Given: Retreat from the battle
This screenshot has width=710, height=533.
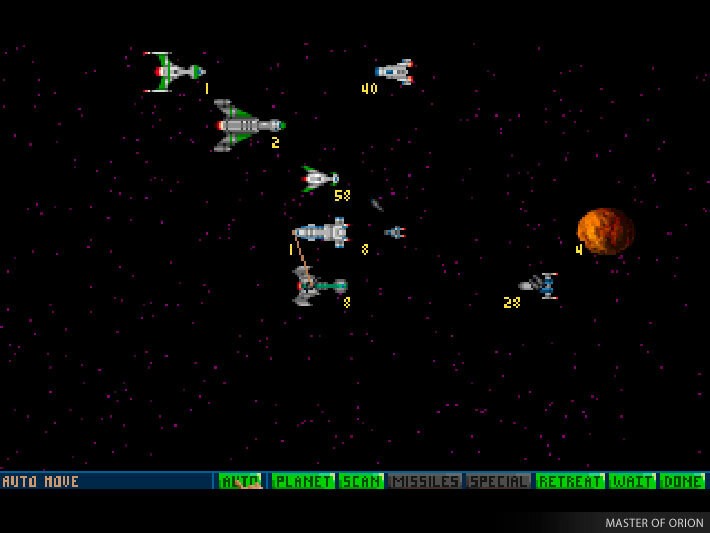Looking at the screenshot, I should click(571, 481).
